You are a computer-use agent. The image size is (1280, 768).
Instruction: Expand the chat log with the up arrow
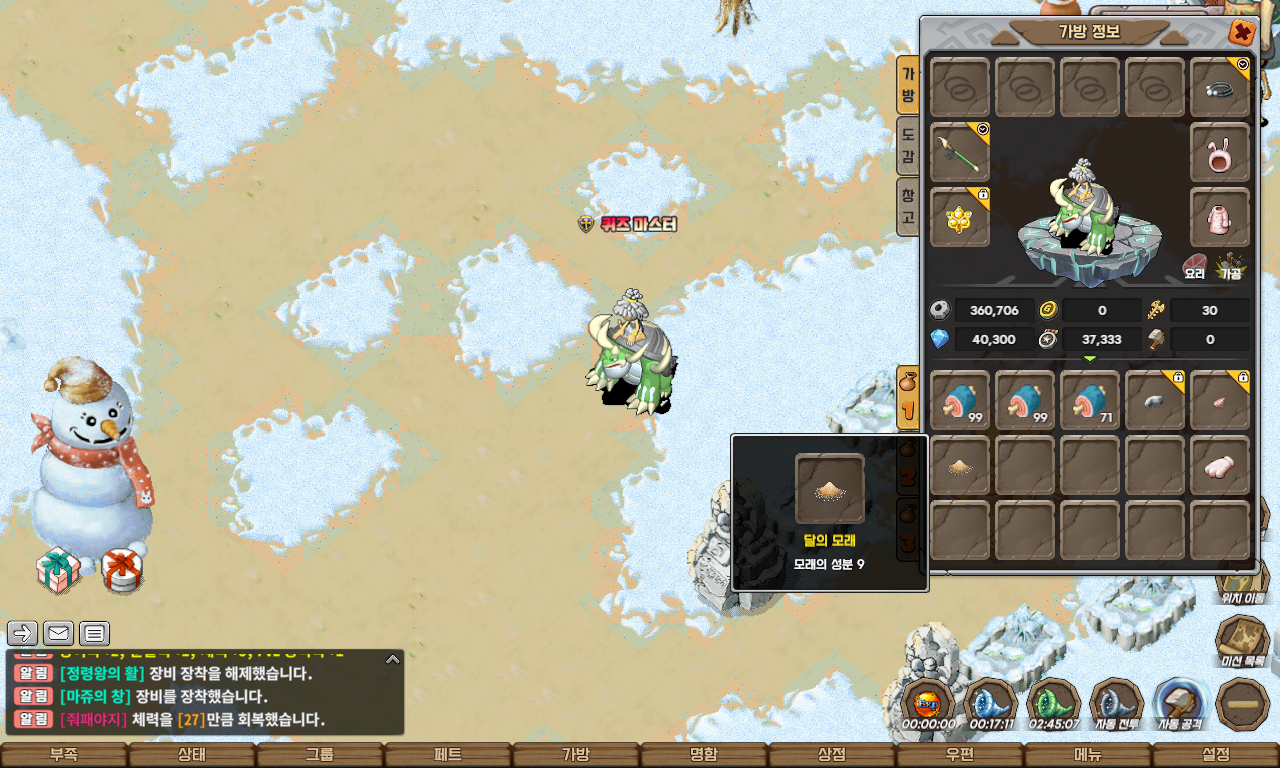pyautogui.click(x=393, y=660)
